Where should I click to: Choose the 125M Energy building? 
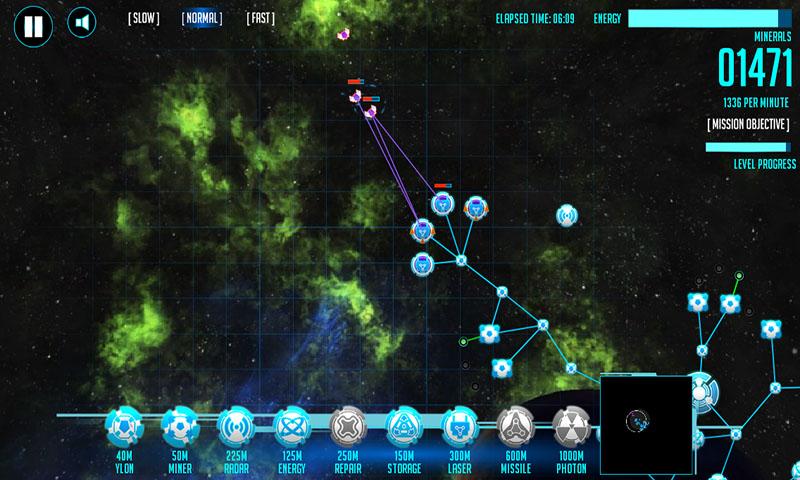coord(293,427)
